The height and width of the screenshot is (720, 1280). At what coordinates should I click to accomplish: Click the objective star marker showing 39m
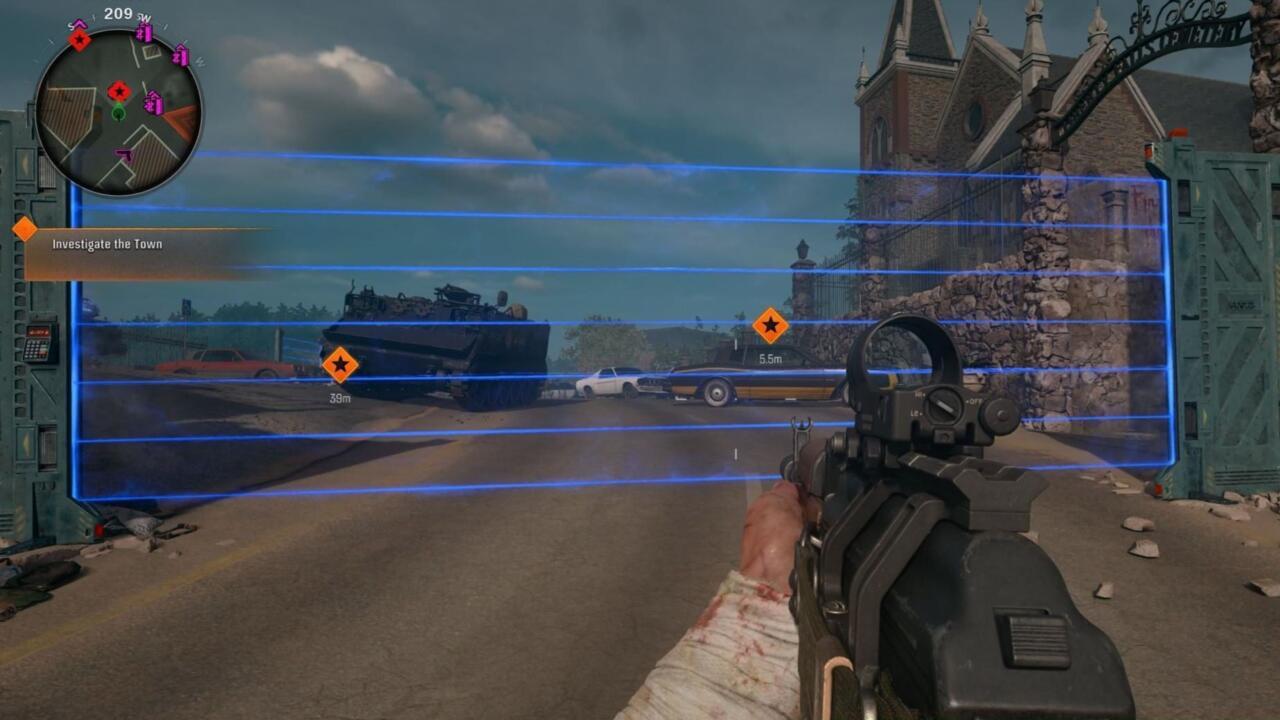click(x=340, y=365)
